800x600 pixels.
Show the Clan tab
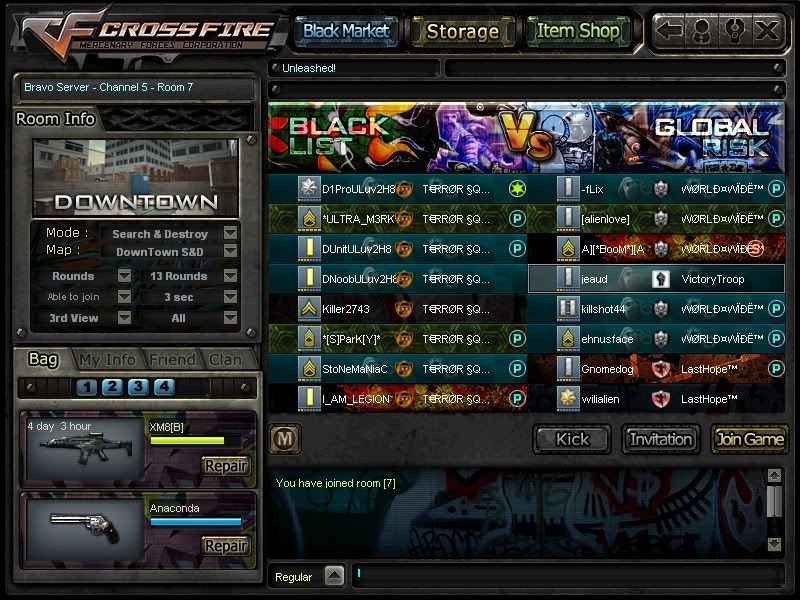tap(225, 359)
